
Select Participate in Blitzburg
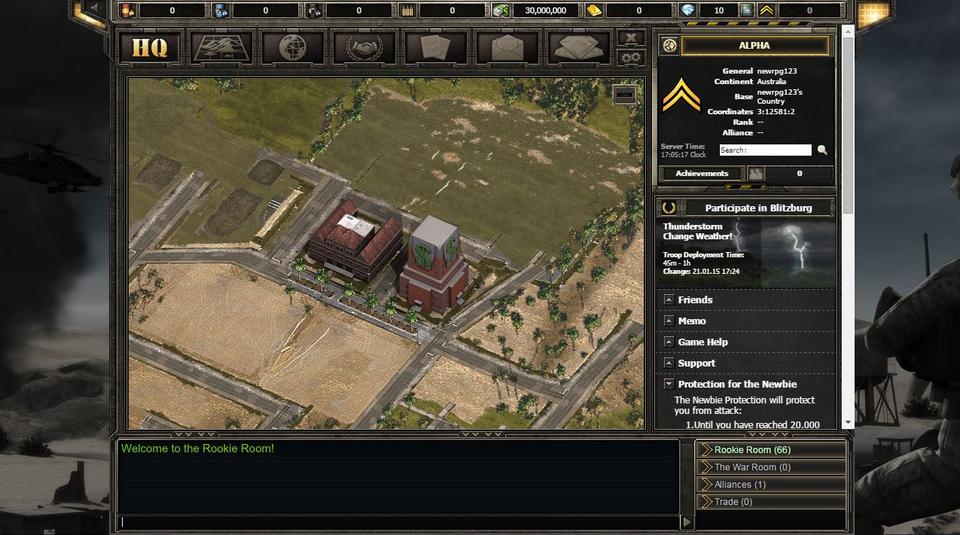click(756, 208)
